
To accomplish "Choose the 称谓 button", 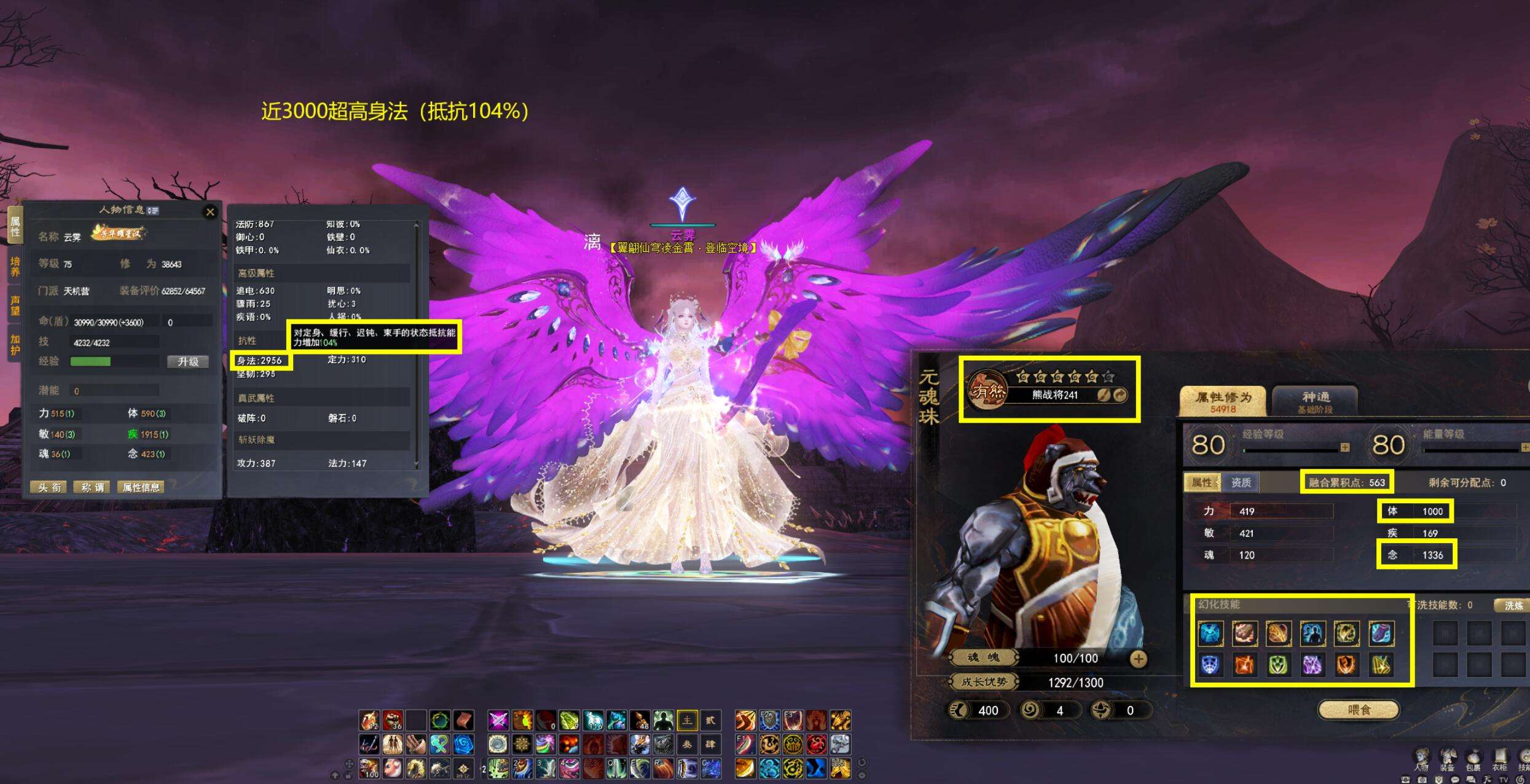I will coord(92,487).
